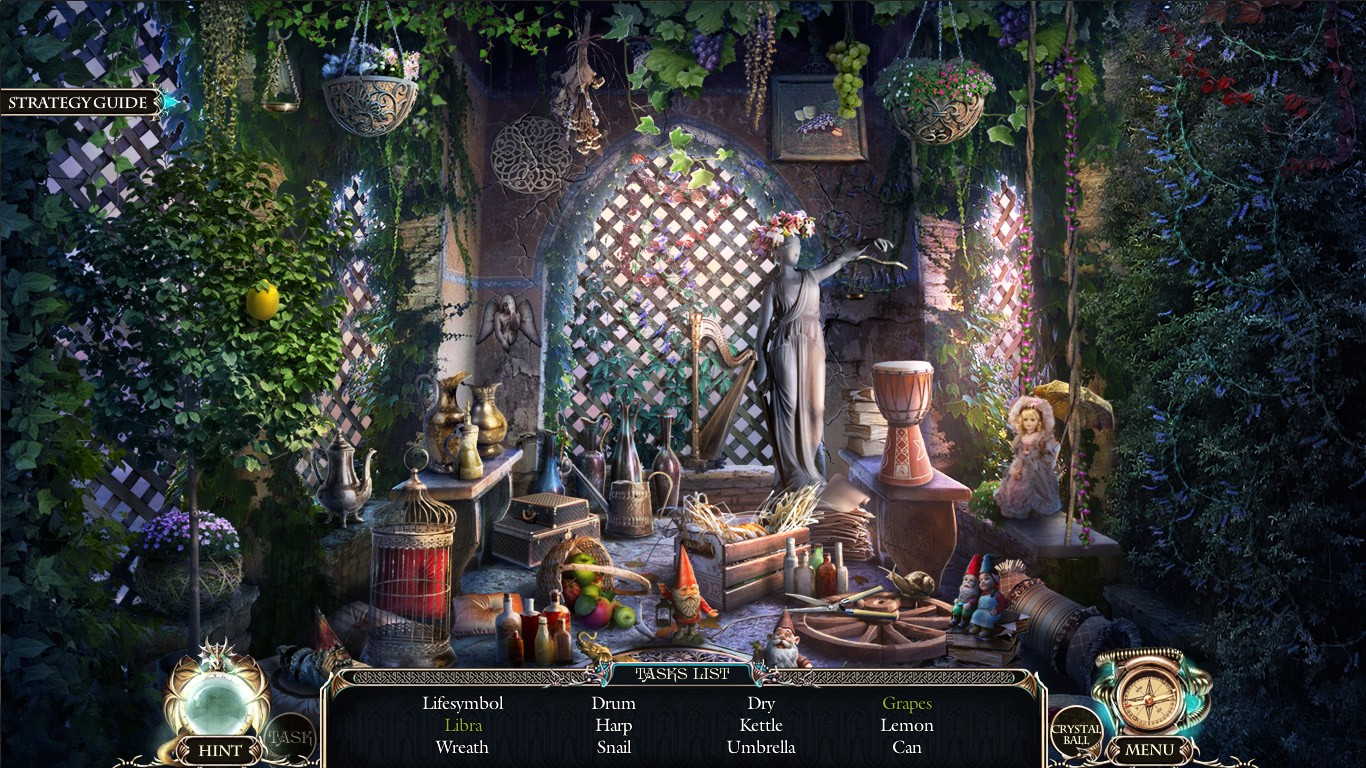Pick Snail in the tasks list

coord(613,747)
